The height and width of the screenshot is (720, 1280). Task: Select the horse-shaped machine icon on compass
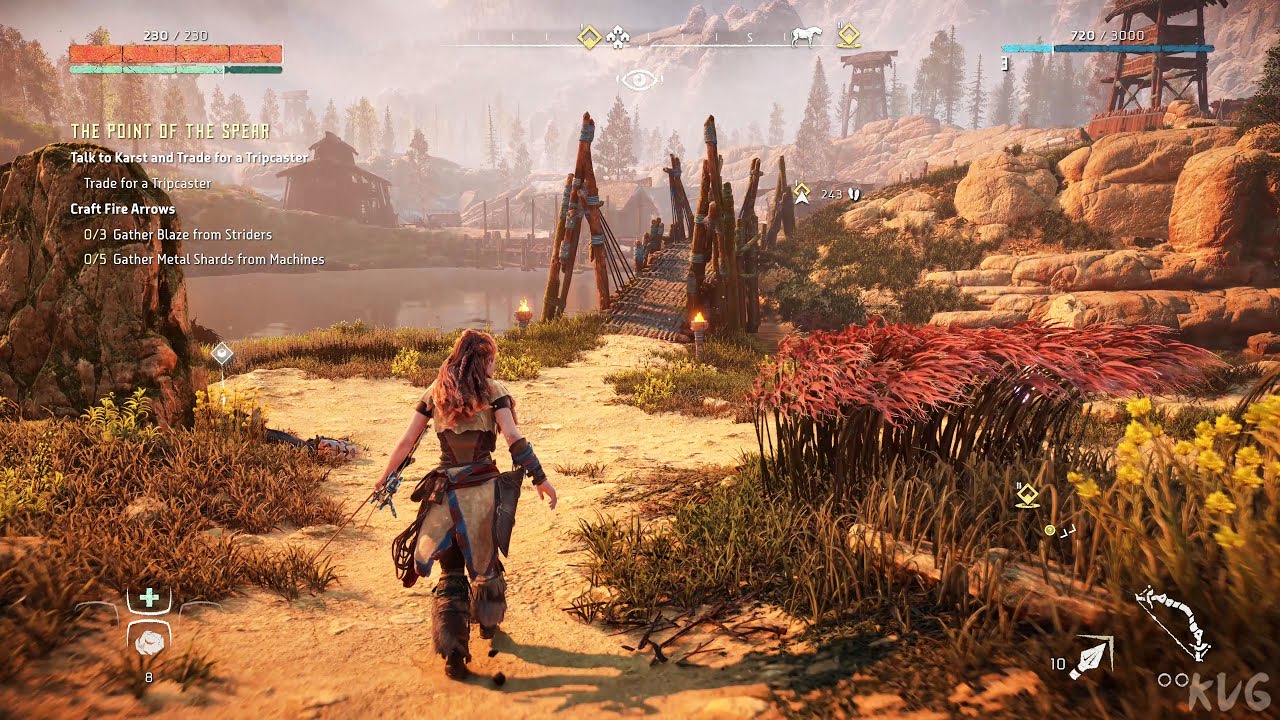[x=806, y=37]
